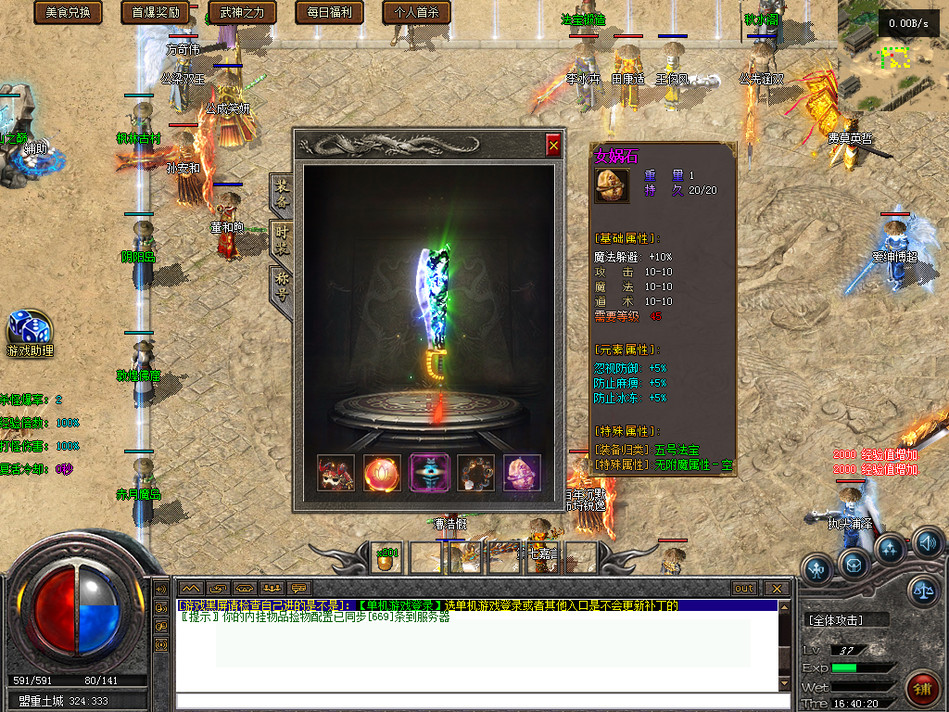
Task: Click the chat window's out button
Action: pyautogui.click(x=744, y=588)
